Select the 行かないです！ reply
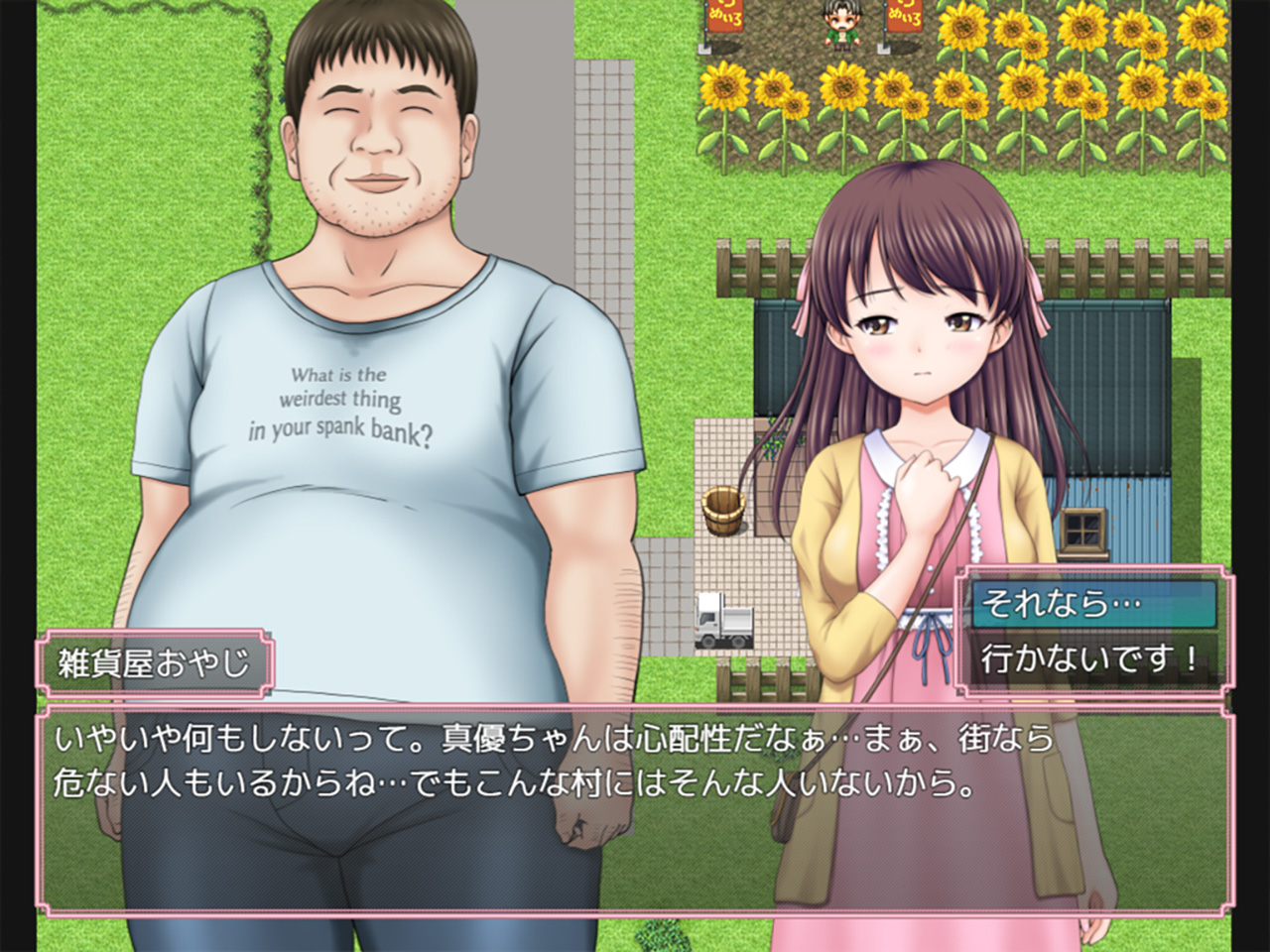 pyautogui.click(x=1093, y=657)
